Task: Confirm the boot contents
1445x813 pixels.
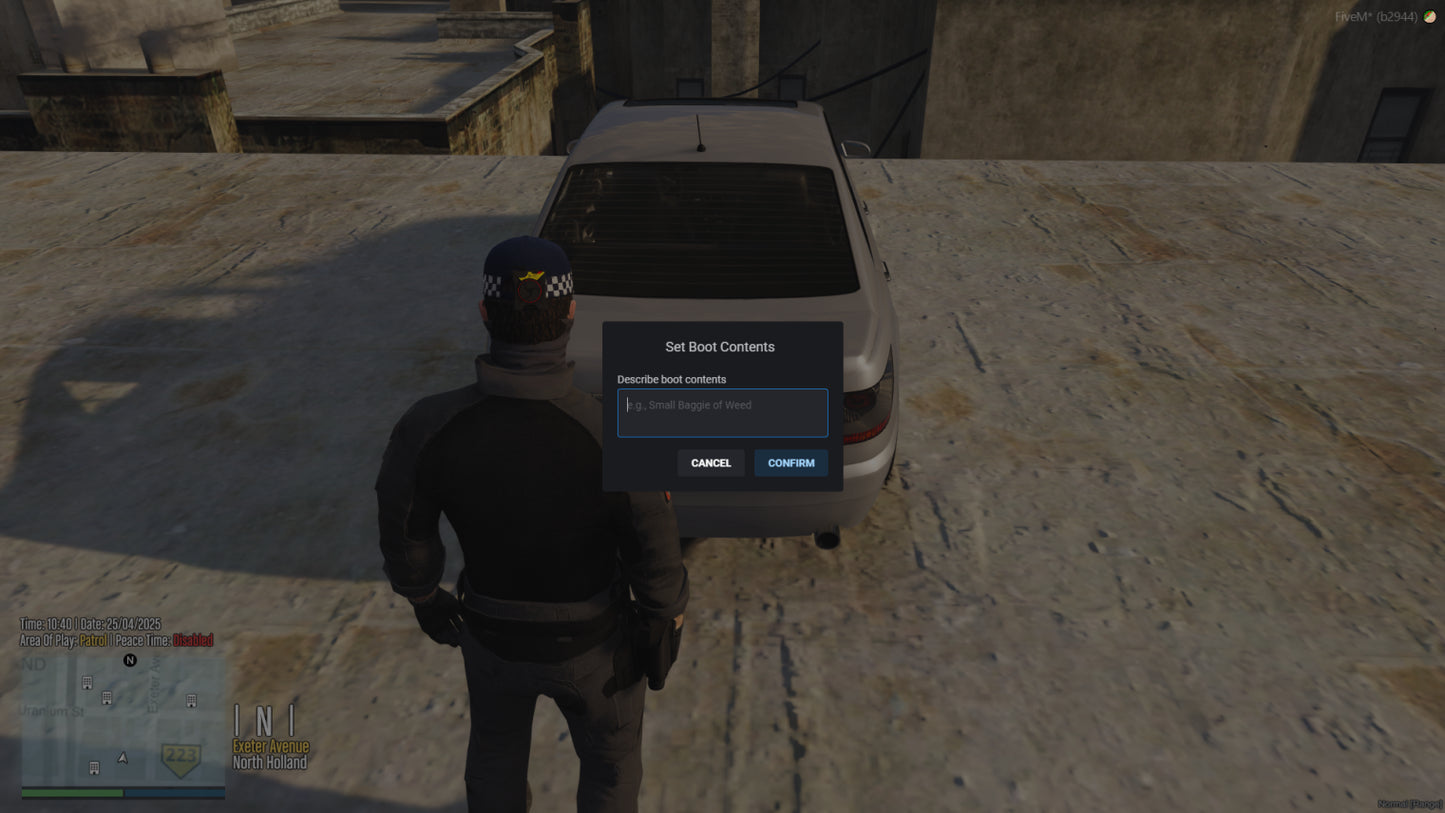Action: click(x=790, y=463)
